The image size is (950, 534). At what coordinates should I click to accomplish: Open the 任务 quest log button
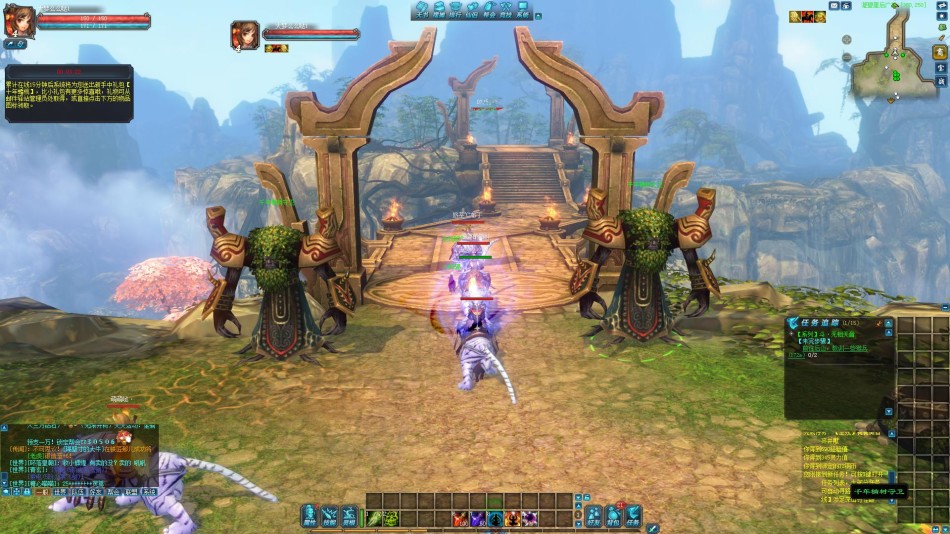pyautogui.click(x=633, y=515)
